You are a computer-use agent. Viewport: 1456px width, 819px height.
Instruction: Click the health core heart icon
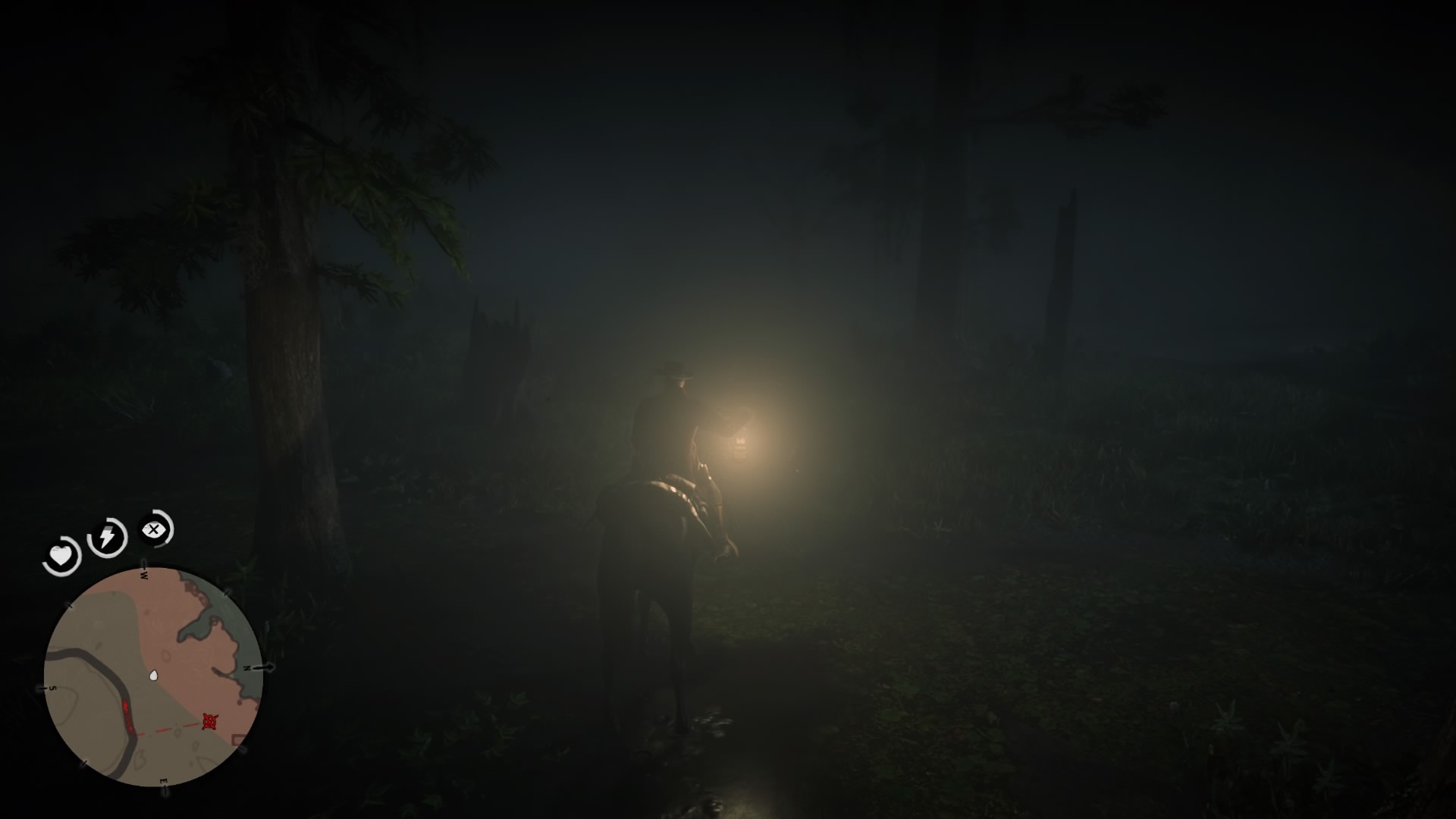pyautogui.click(x=62, y=556)
